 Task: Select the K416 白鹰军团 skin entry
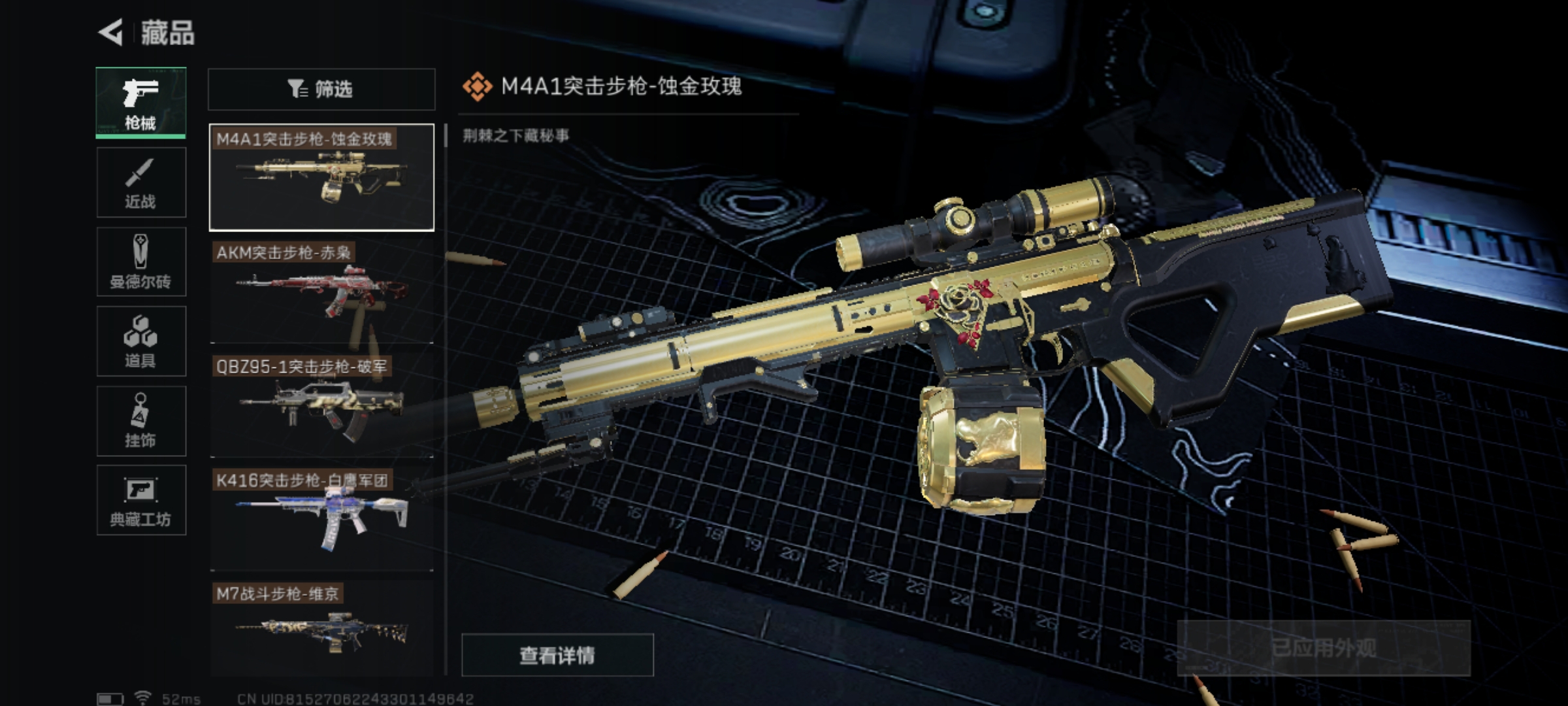click(x=321, y=519)
